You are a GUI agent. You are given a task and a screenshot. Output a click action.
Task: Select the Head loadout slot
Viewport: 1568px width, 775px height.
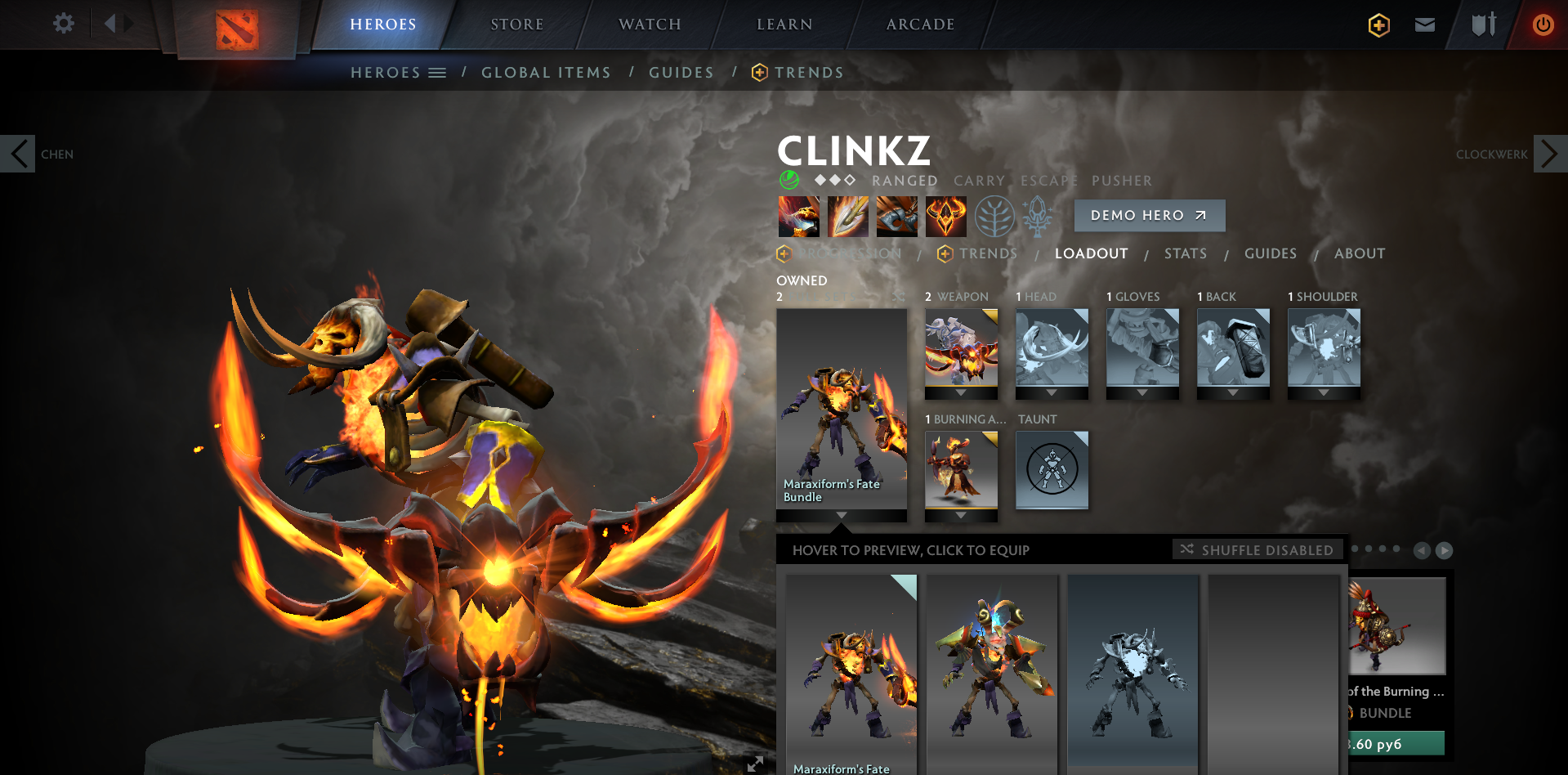(x=1052, y=347)
